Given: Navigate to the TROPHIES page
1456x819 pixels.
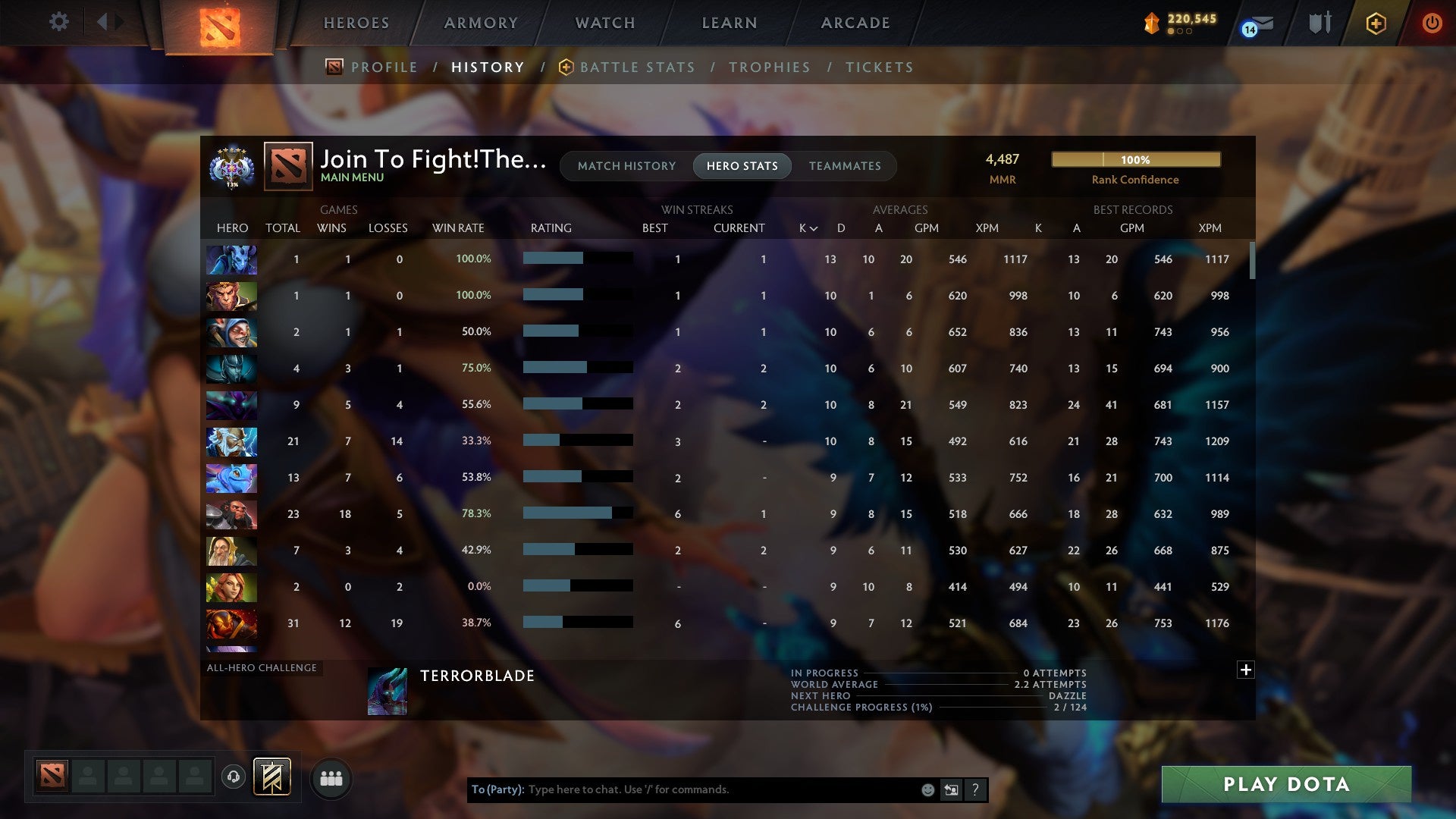Looking at the screenshot, I should tap(769, 67).
